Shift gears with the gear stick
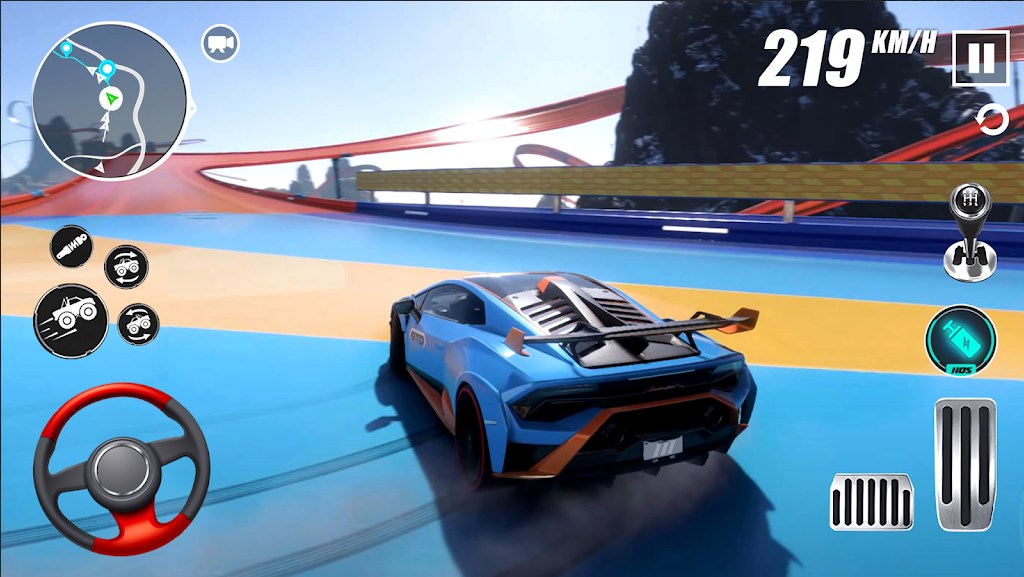Image resolution: width=1024 pixels, height=577 pixels. tap(969, 232)
